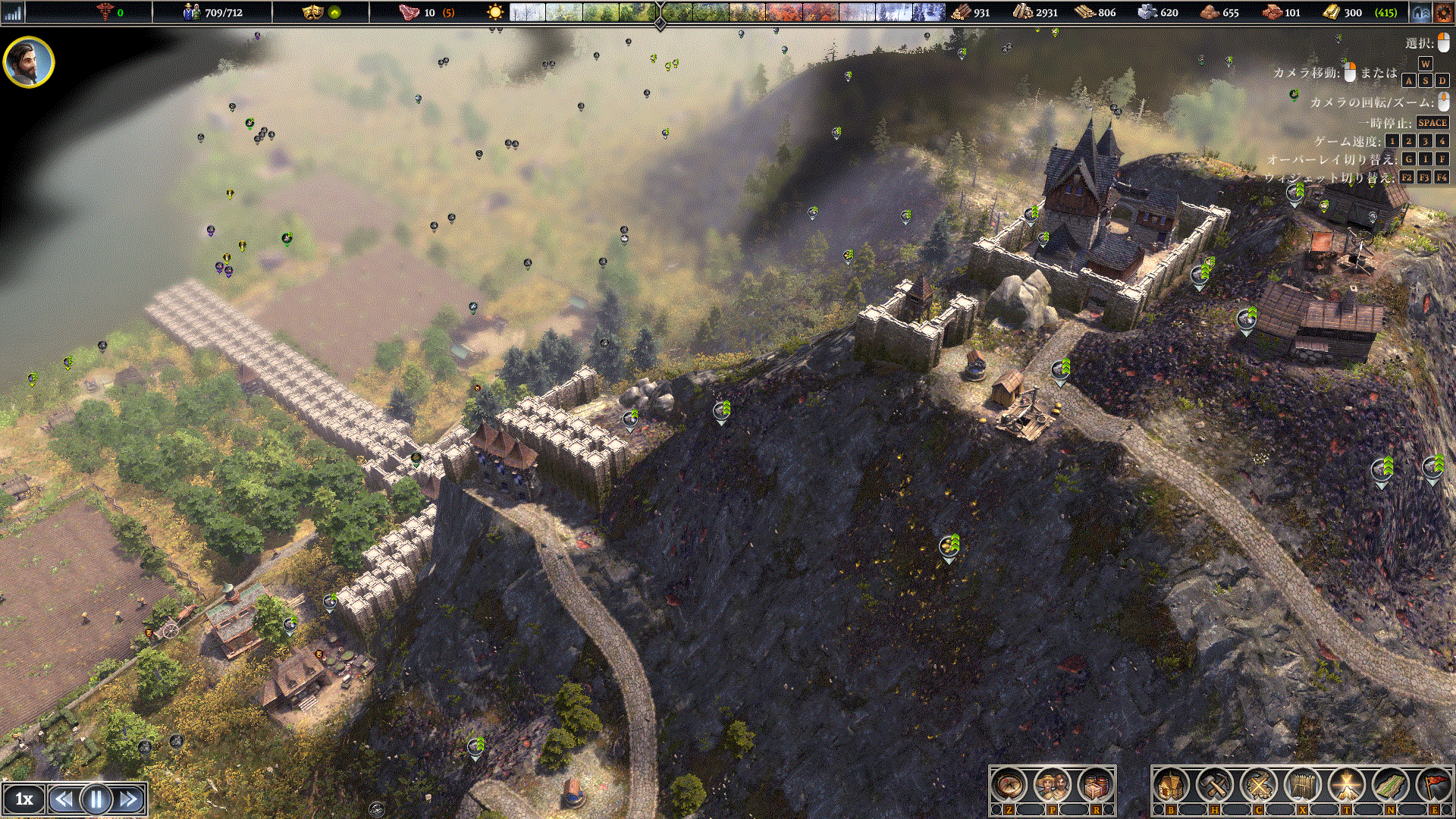Open the wooden palisade fortification menu
The width and height of the screenshot is (1456, 819).
[x=1303, y=786]
